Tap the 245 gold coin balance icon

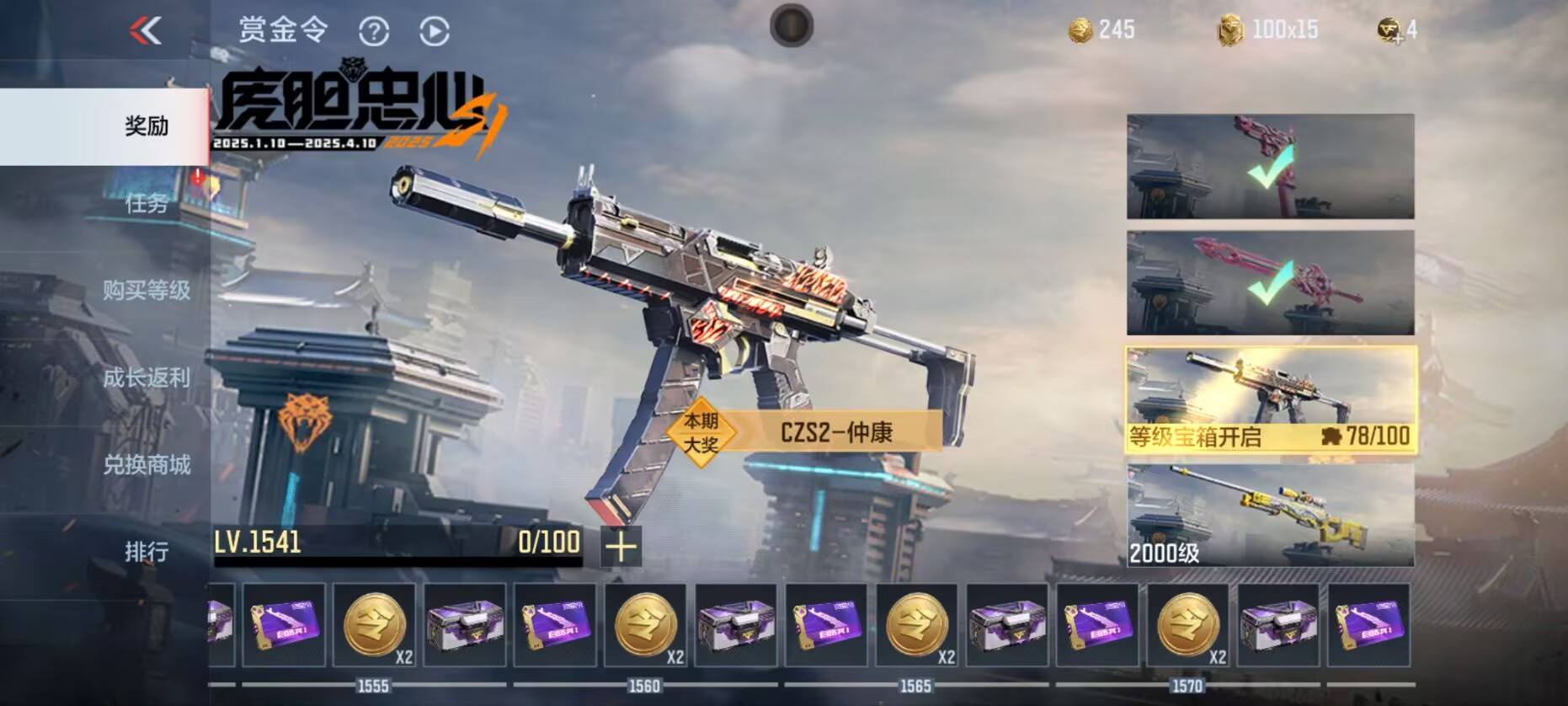point(1080,31)
